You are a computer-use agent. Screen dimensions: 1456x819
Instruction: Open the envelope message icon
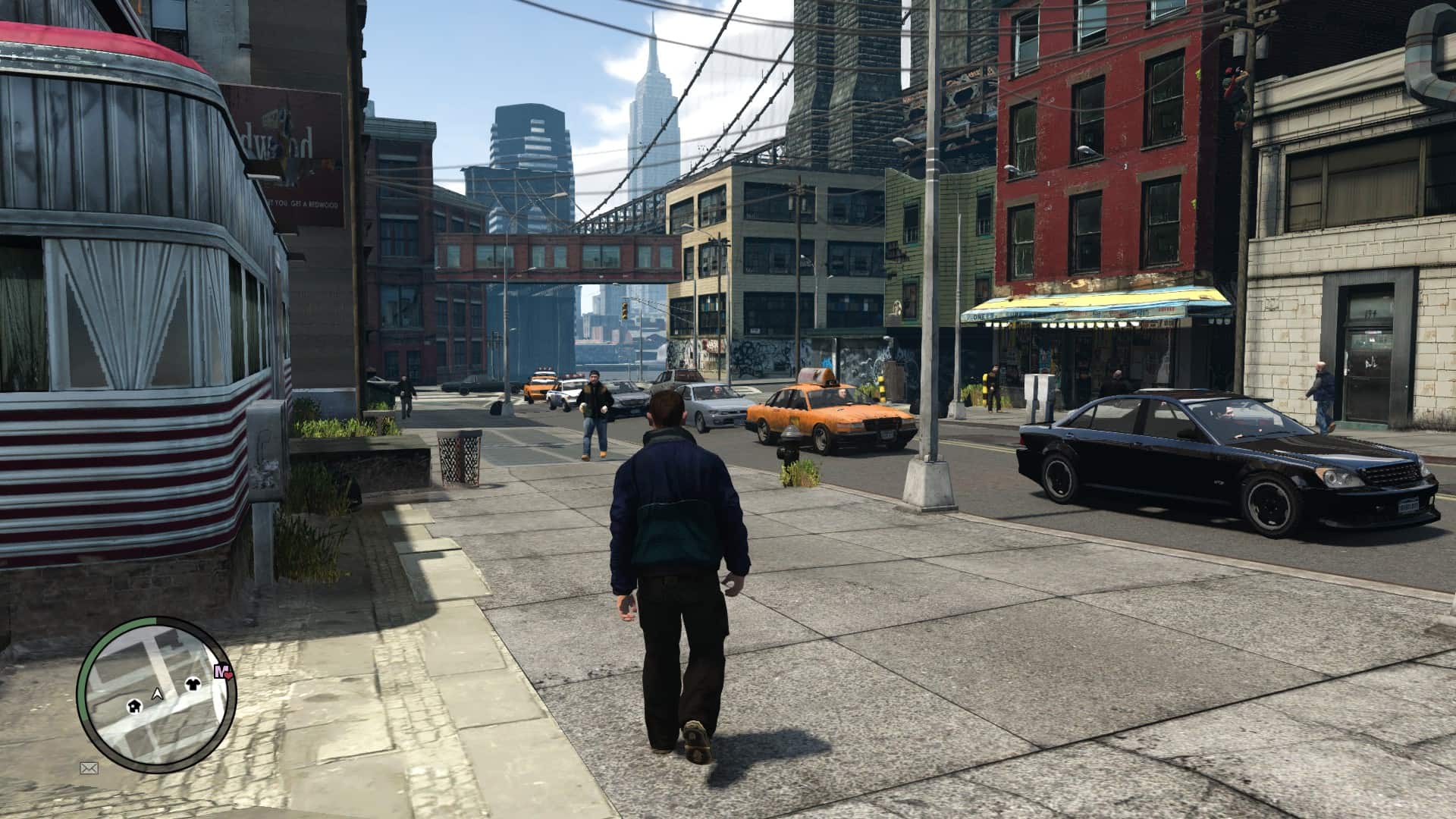tap(89, 768)
